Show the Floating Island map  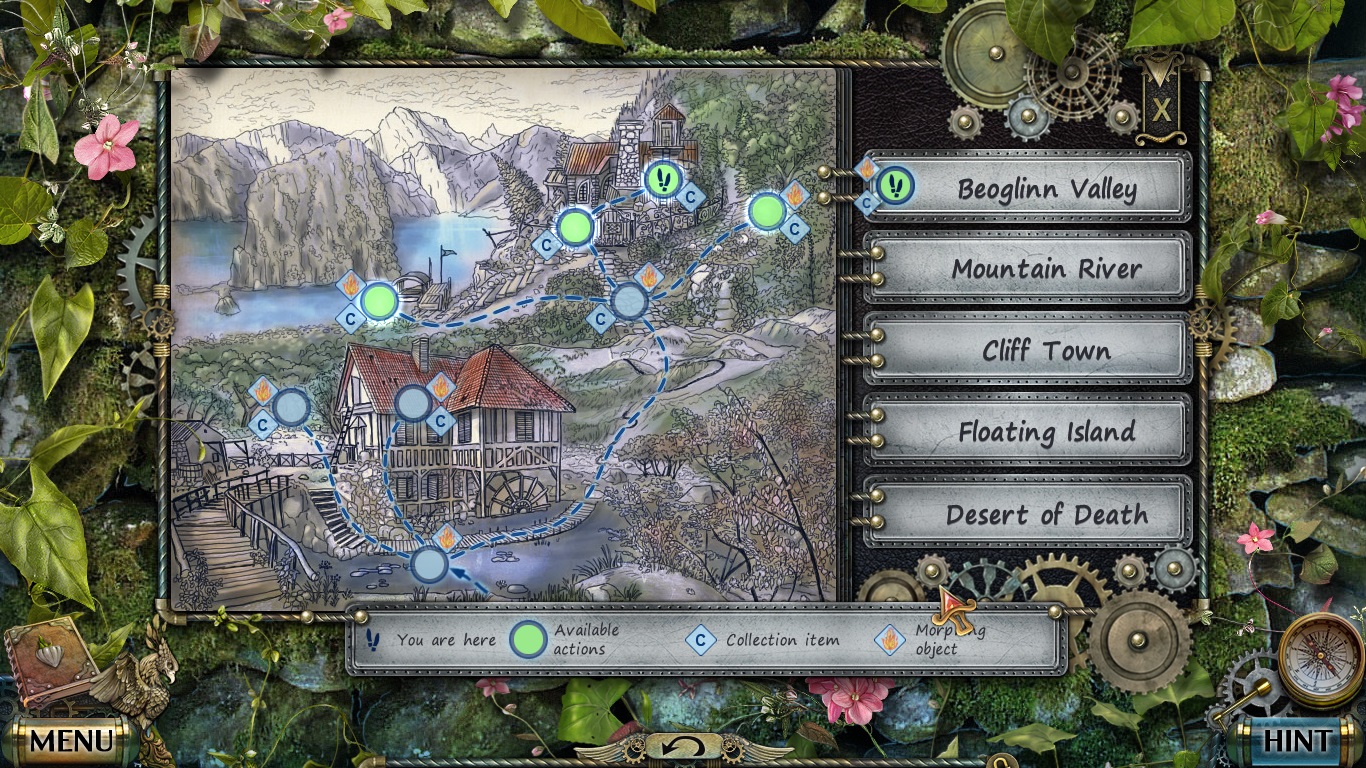click(x=1045, y=432)
